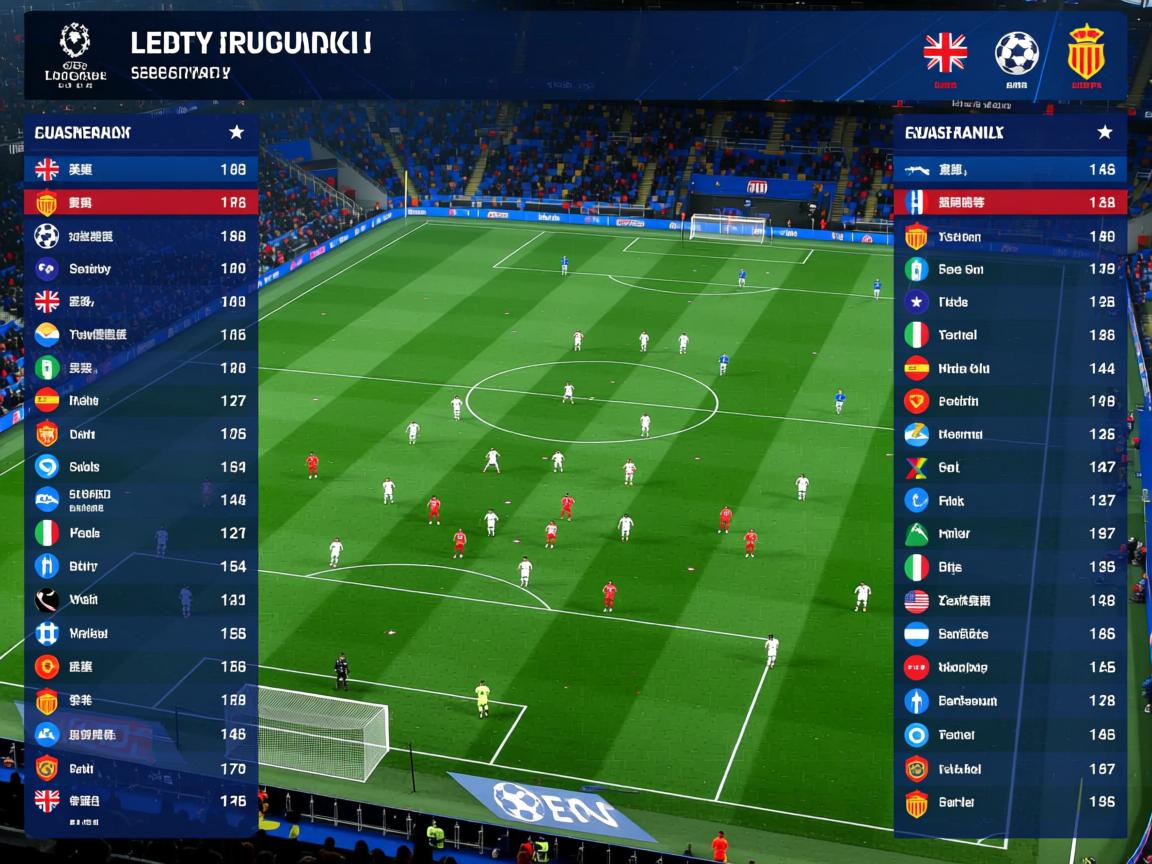
Task: Open the league logo in the top banner
Action: click(x=75, y=53)
